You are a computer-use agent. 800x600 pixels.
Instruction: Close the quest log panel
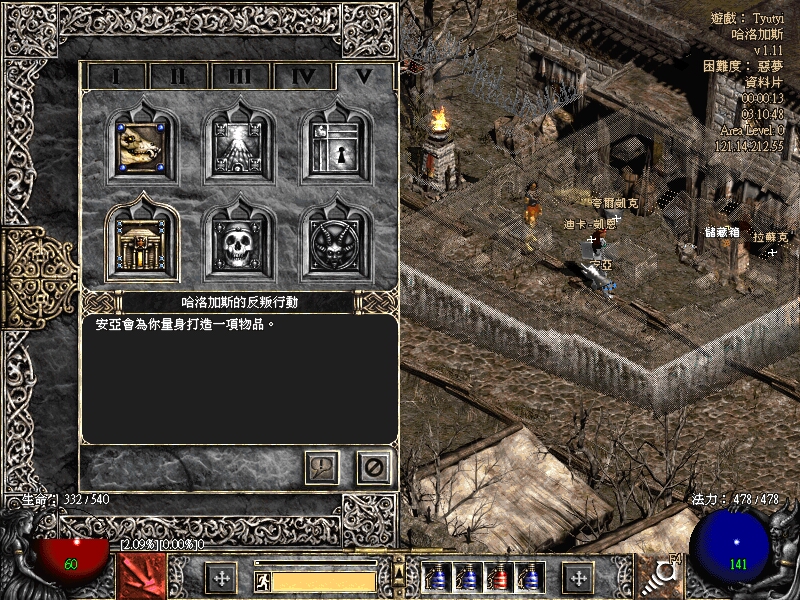[x=374, y=467]
